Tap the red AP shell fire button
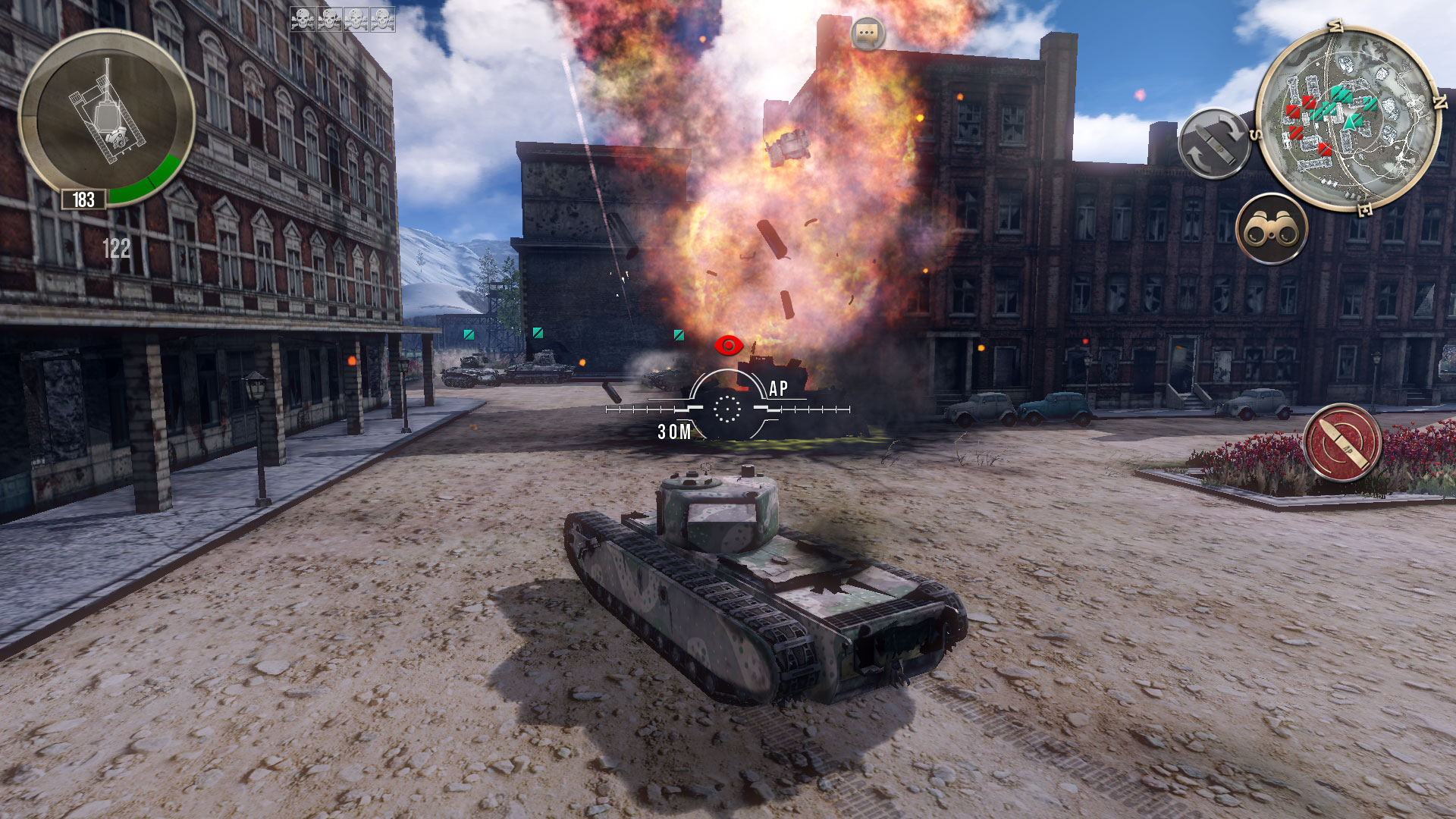1456x819 pixels. [x=1341, y=443]
